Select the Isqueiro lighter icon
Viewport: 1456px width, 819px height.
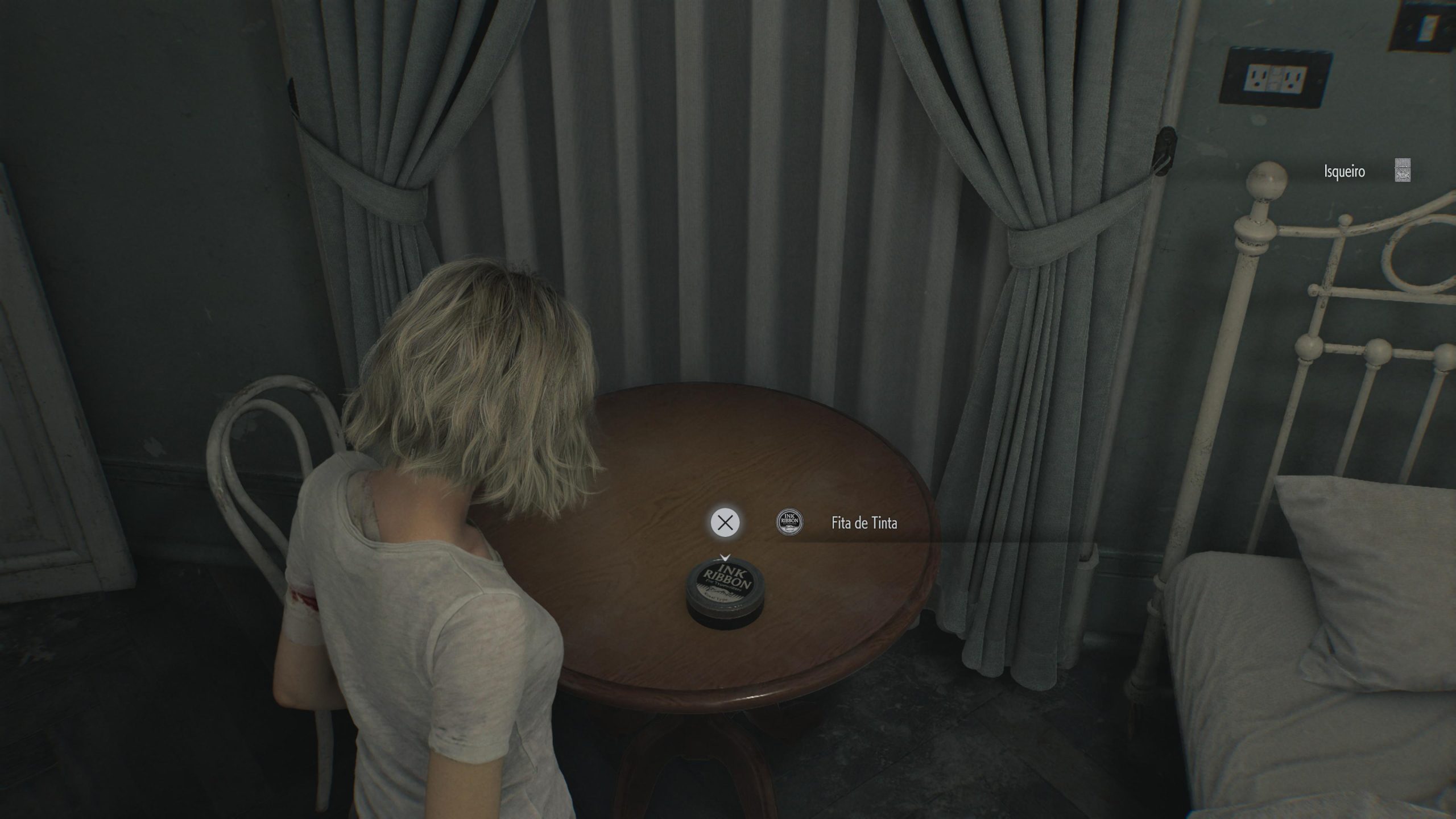coord(1403,171)
